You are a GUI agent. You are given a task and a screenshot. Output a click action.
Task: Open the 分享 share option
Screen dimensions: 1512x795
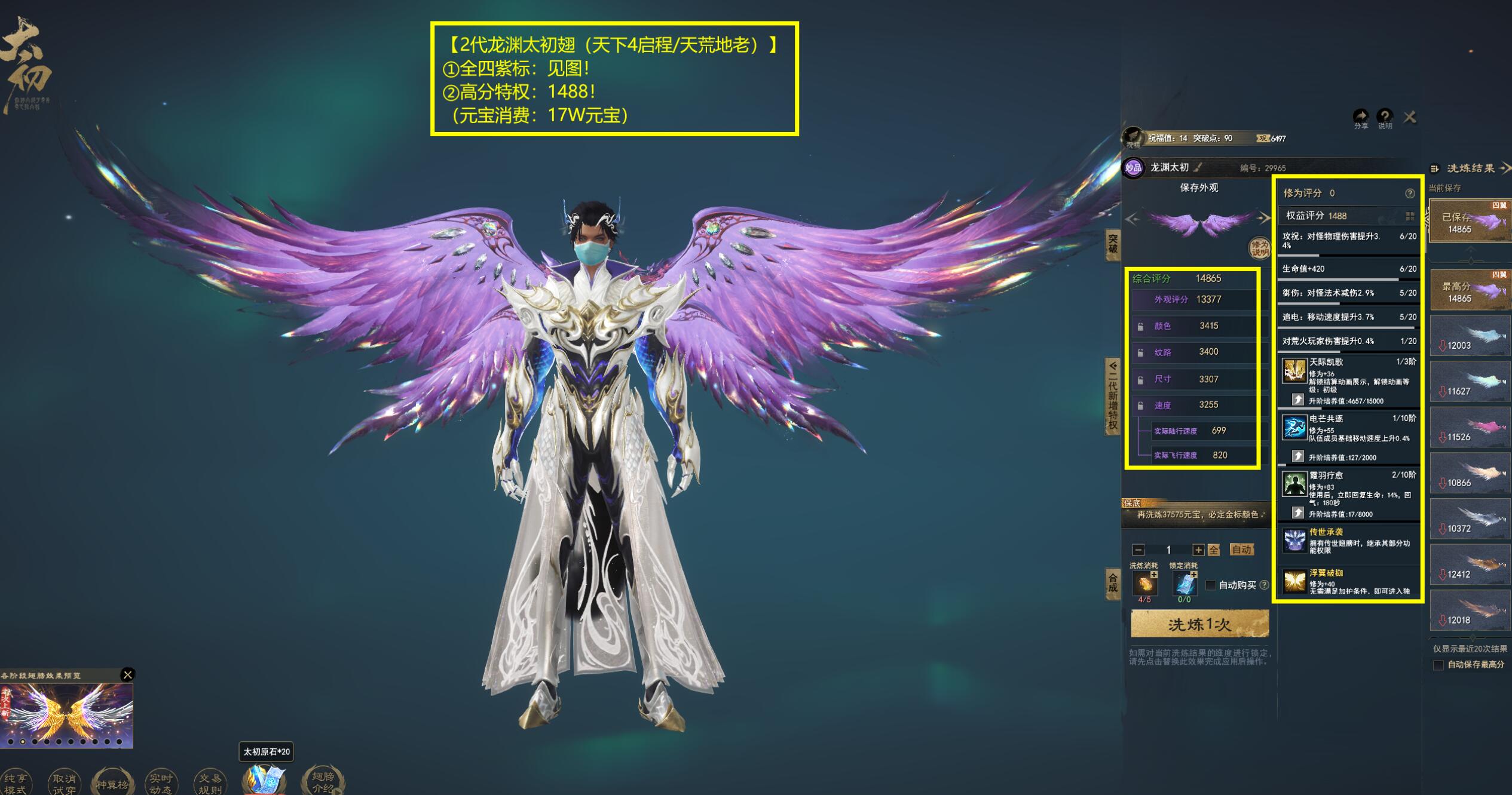click(x=1361, y=118)
